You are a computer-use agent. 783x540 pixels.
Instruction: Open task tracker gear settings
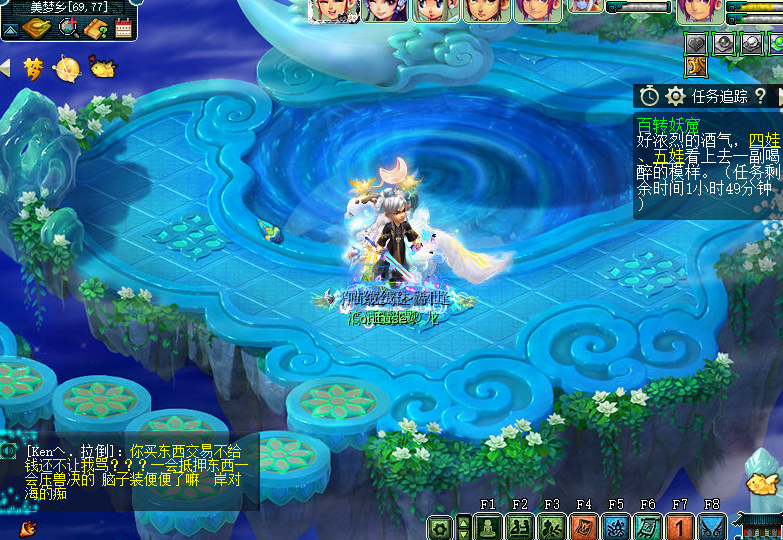point(676,96)
